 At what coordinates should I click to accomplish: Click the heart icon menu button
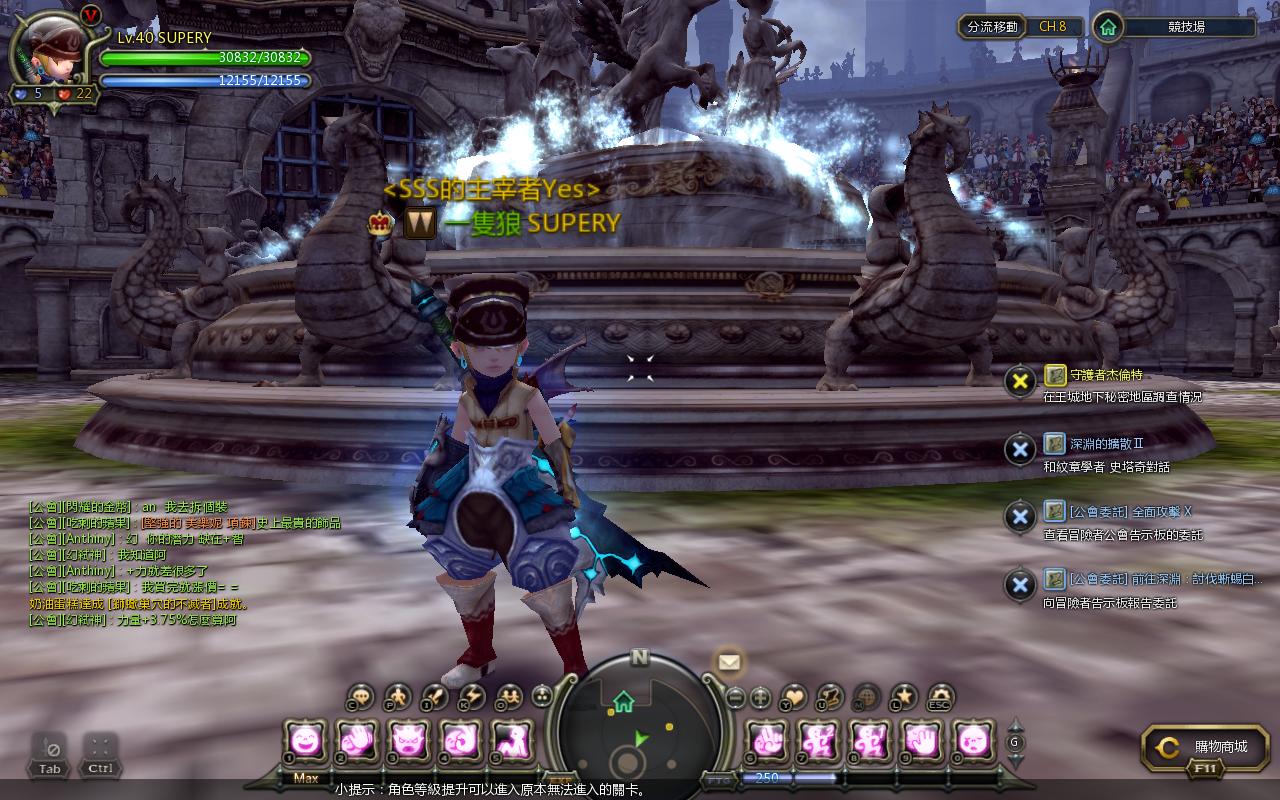coord(793,697)
